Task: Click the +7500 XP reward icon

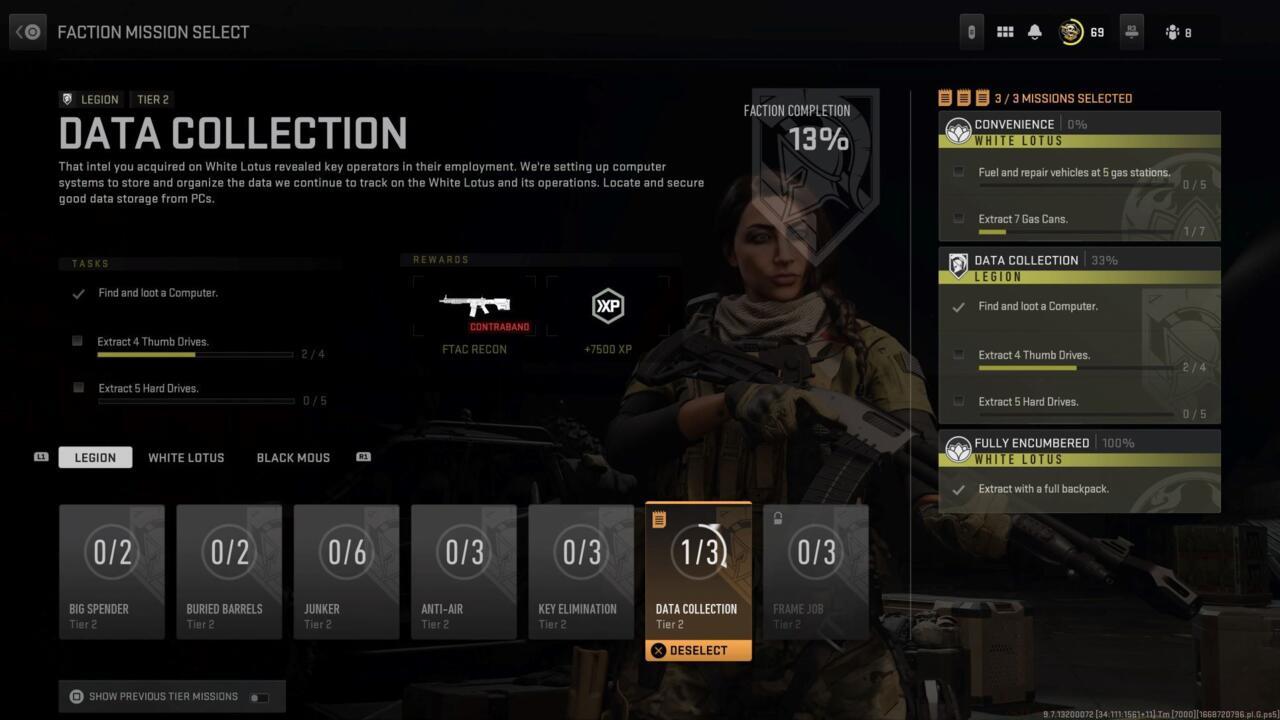Action: [607, 306]
